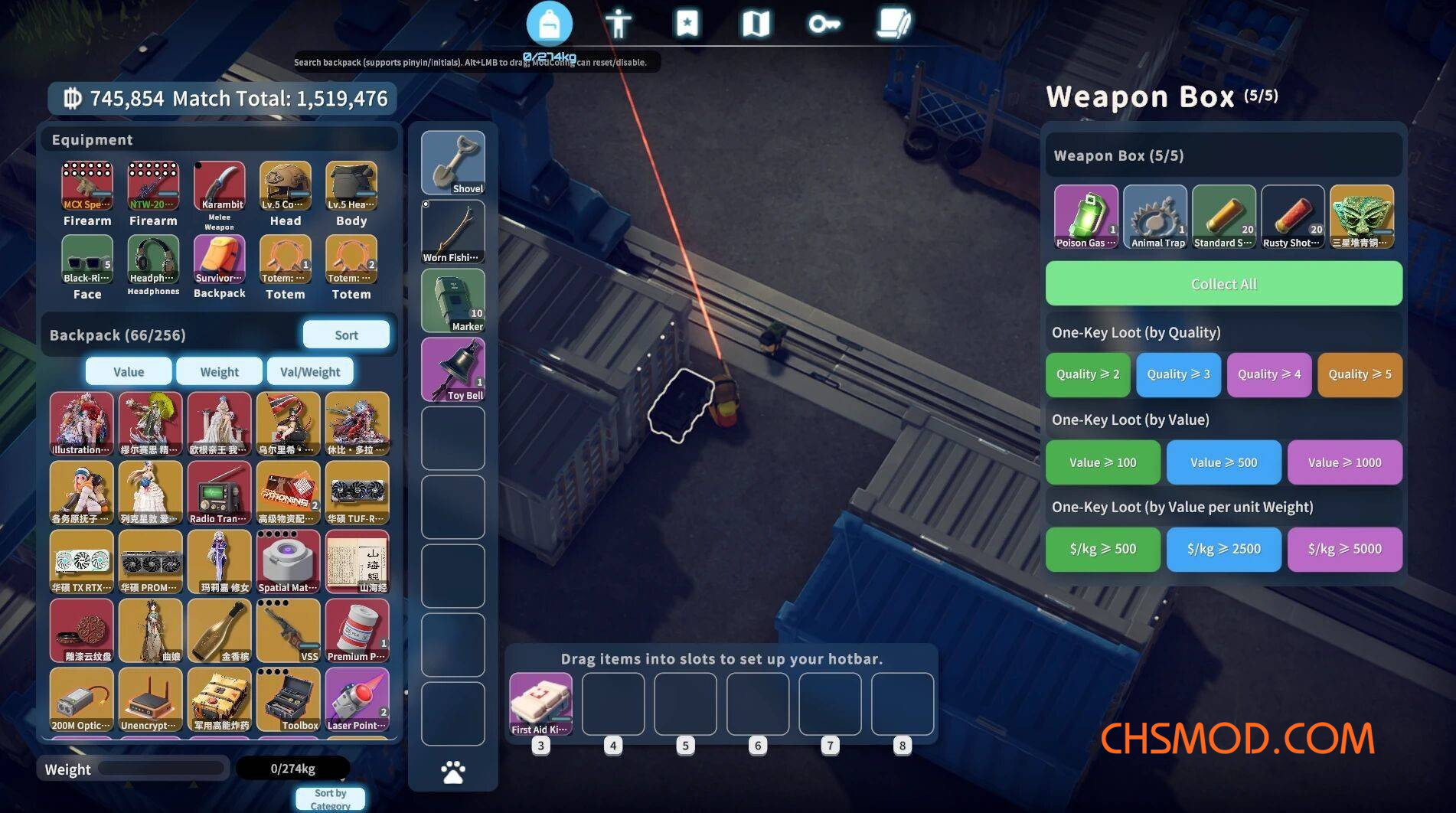Select the First Aid Kit hotbar slot
This screenshot has height=813, width=1456.
[x=540, y=704]
